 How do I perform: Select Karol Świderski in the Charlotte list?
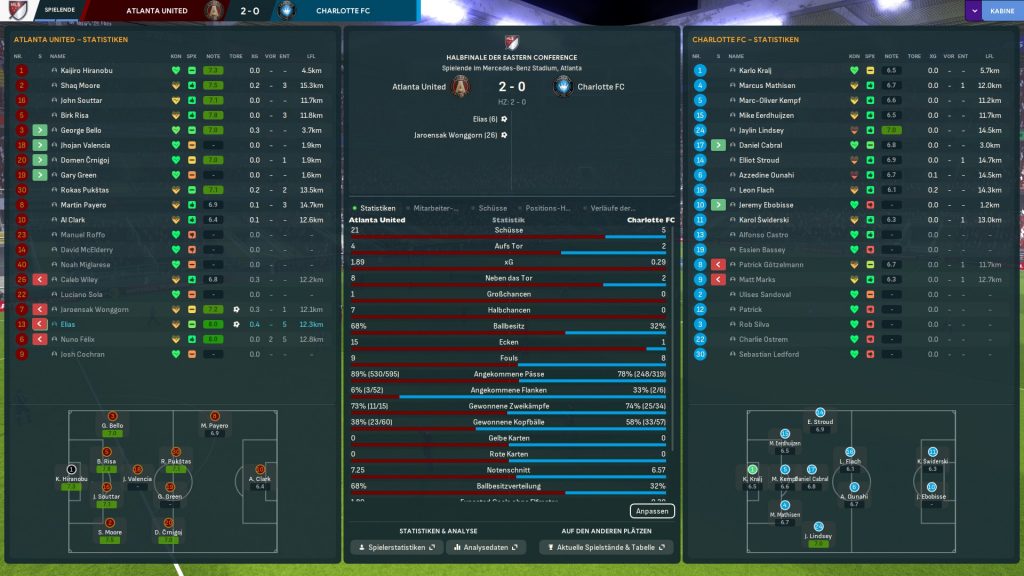[764, 219]
